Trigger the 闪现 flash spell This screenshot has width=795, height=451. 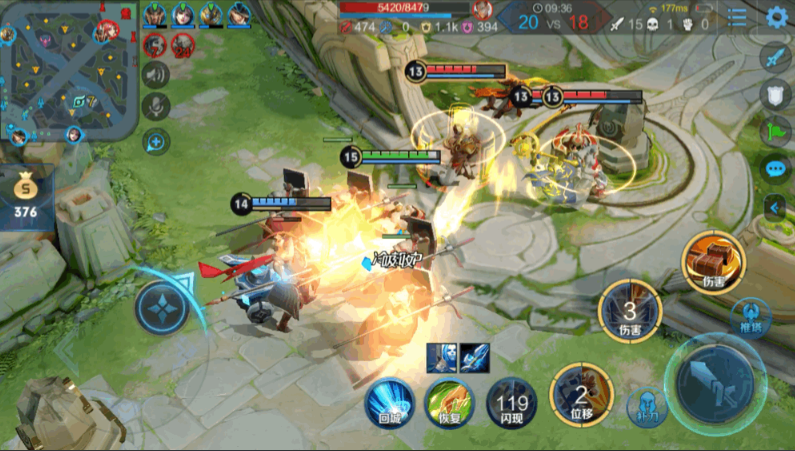click(511, 402)
